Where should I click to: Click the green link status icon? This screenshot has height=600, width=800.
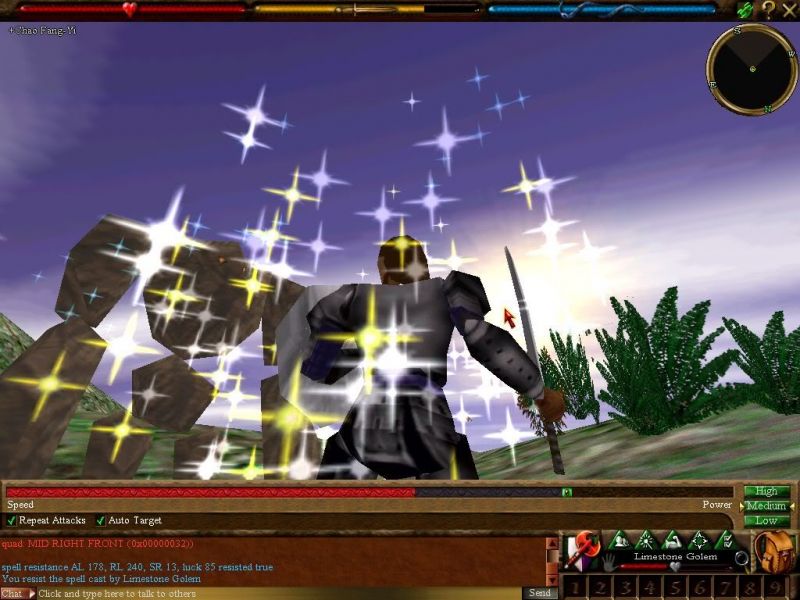click(744, 10)
